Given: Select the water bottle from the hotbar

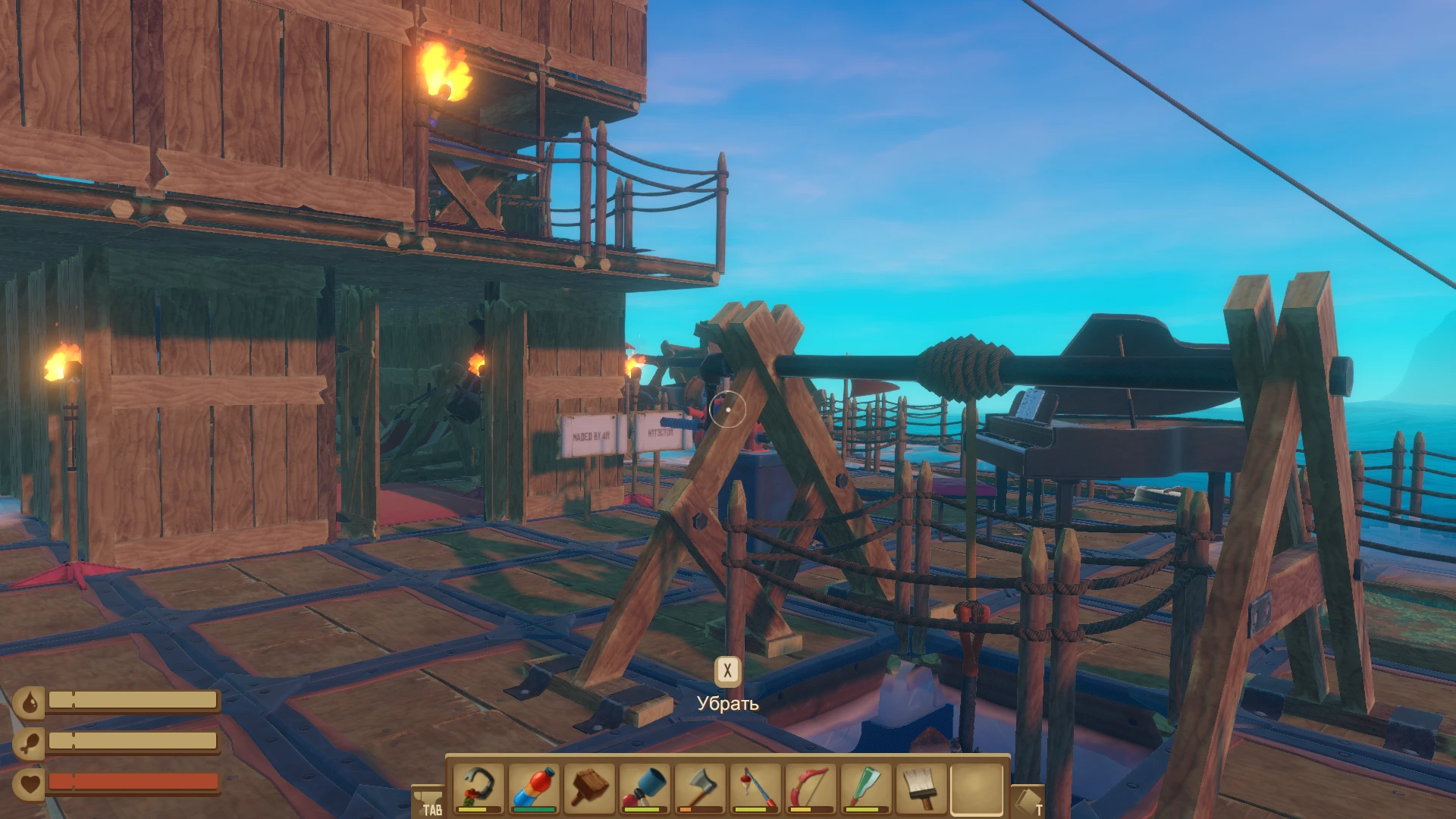Looking at the screenshot, I should [533, 787].
